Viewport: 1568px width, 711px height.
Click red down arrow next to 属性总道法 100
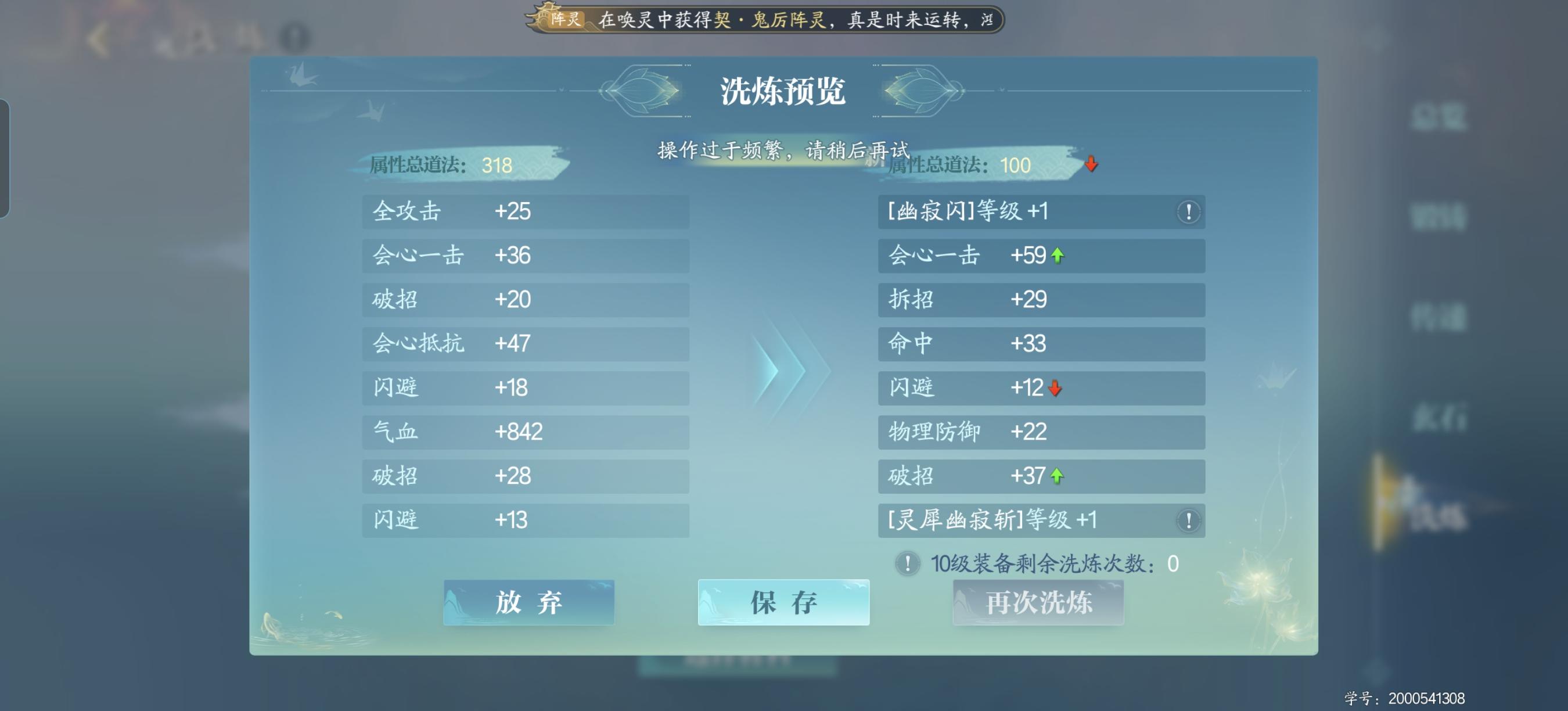(x=1091, y=164)
